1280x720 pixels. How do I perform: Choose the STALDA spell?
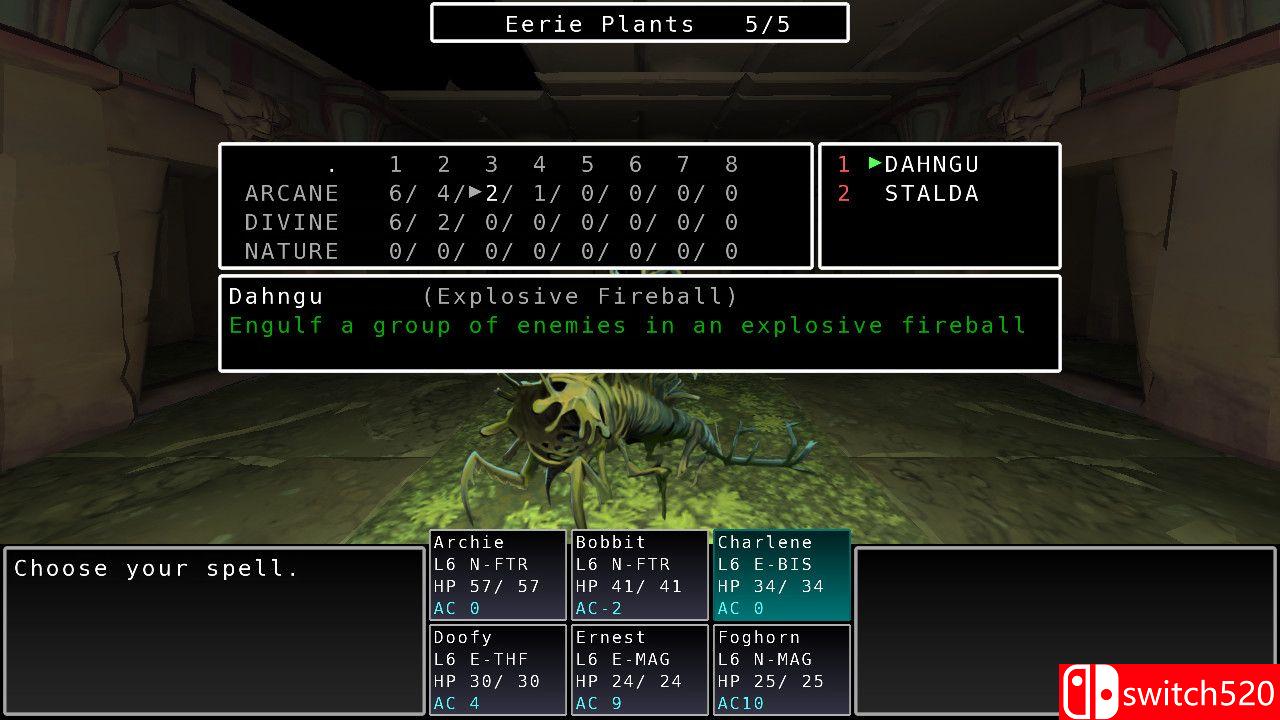coord(931,193)
